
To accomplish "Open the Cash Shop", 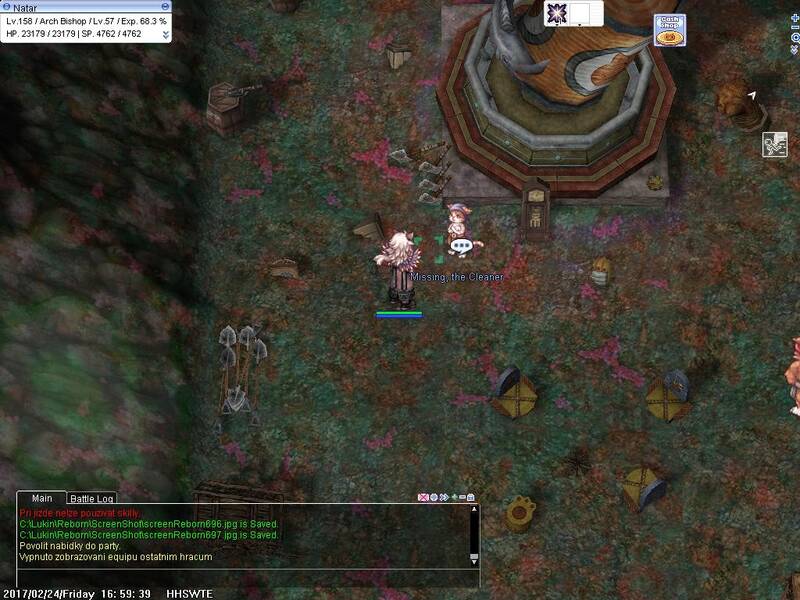I will (670, 30).
